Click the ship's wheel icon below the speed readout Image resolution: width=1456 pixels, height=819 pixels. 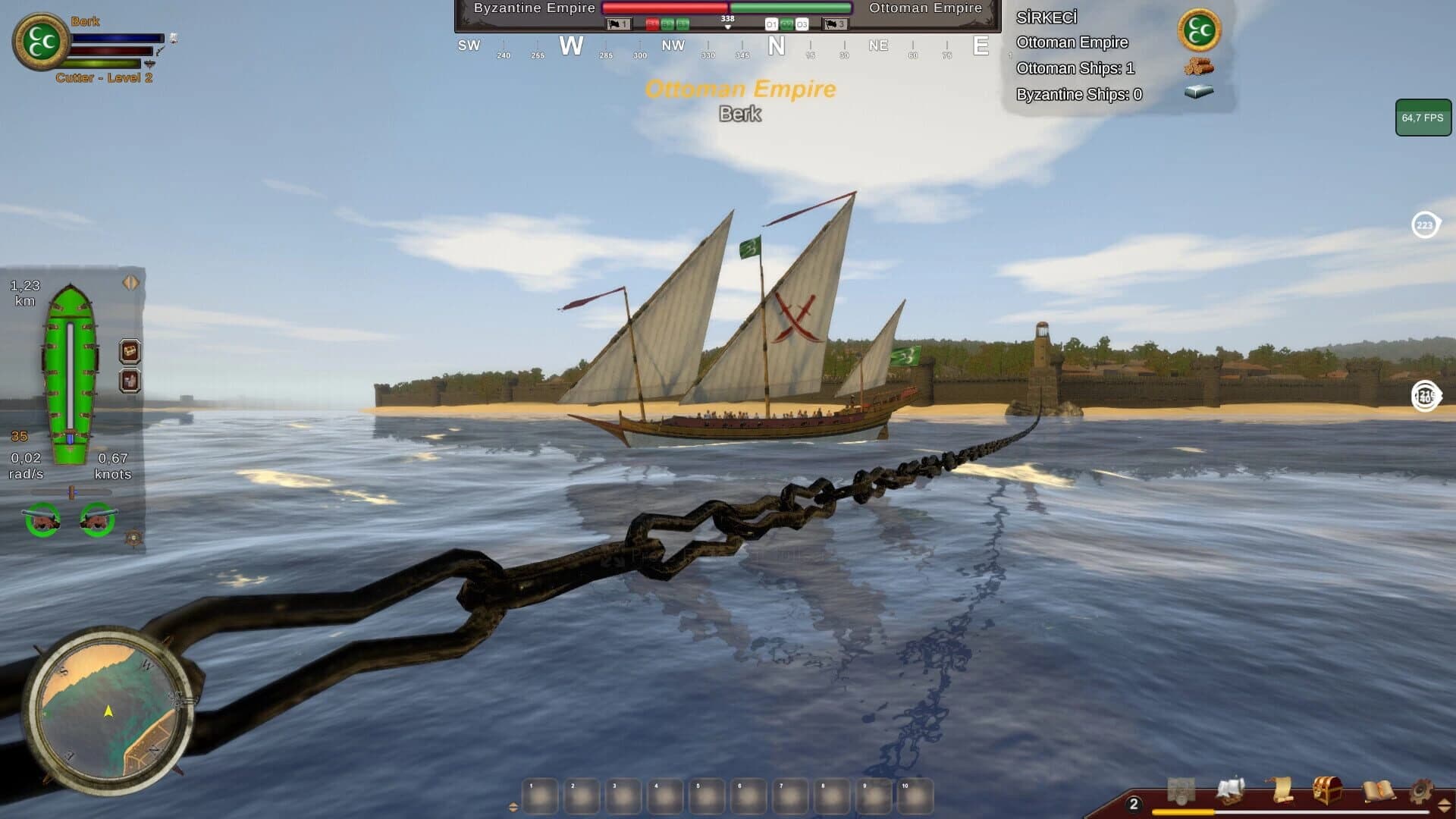[132, 536]
